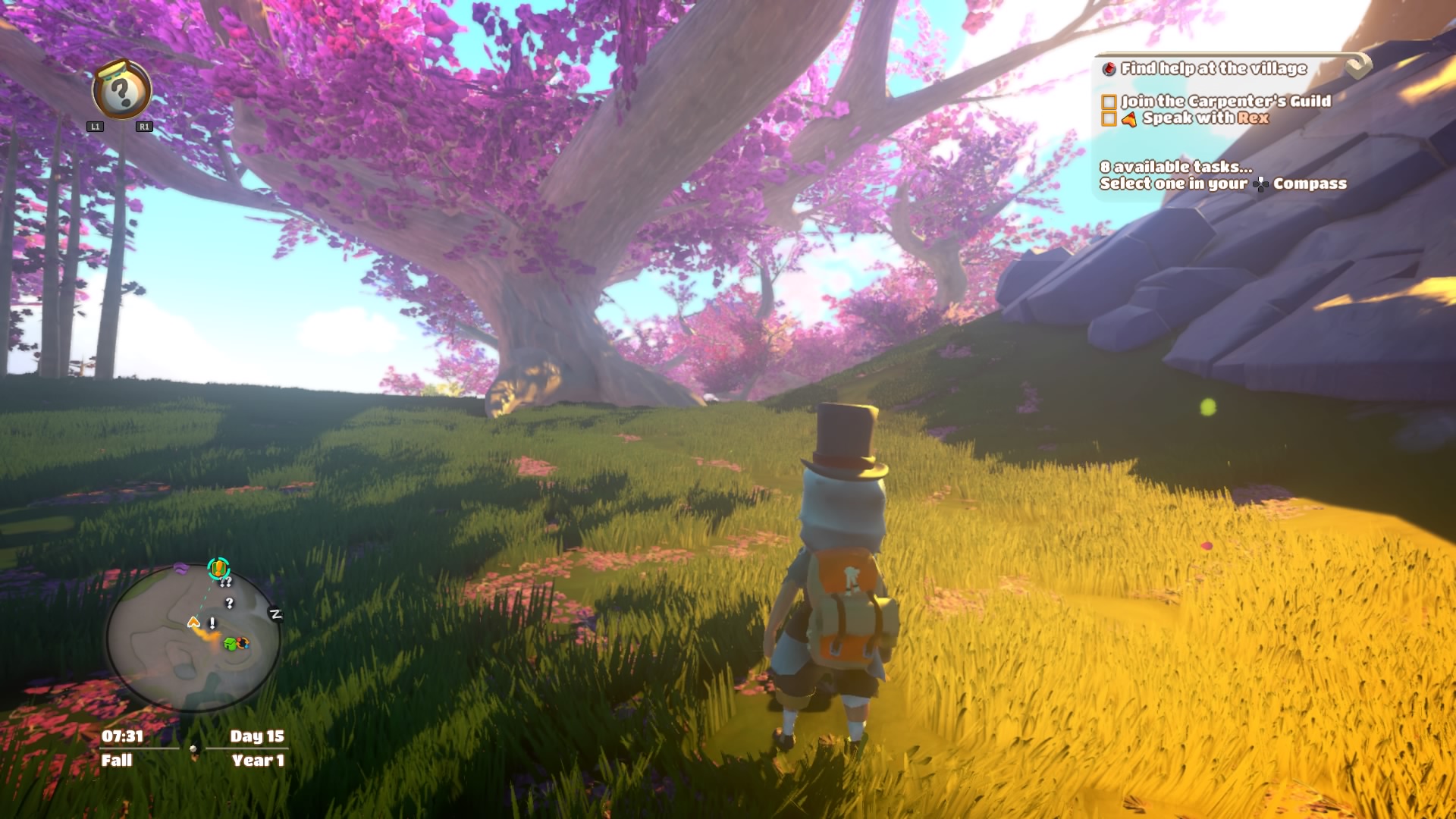This screenshot has width=1456, height=819.
Task: Tick the Join the Carpenter's Guild checkbox
Action: pyautogui.click(x=1109, y=102)
